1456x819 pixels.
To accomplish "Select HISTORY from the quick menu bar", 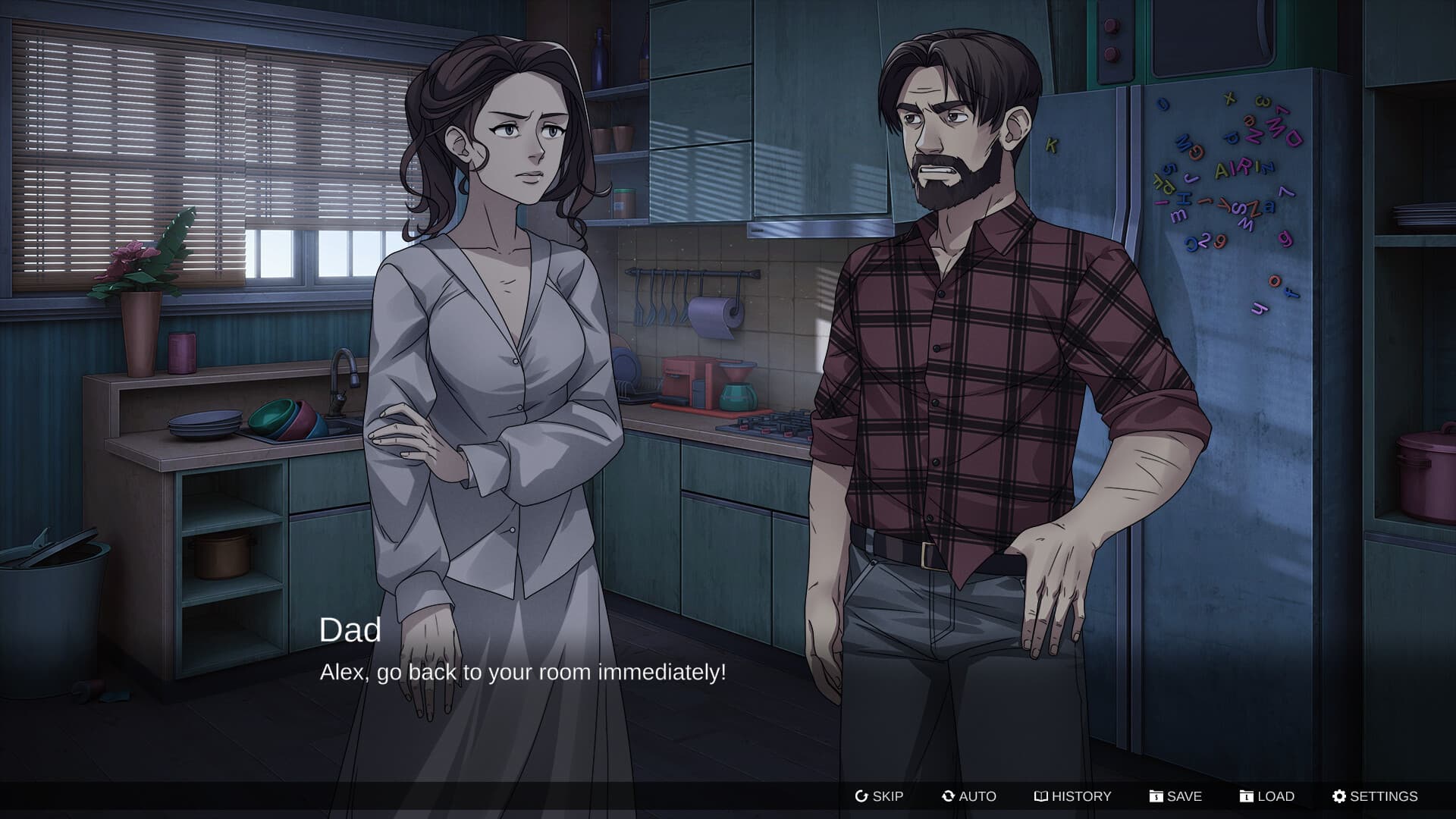I will click(1072, 796).
